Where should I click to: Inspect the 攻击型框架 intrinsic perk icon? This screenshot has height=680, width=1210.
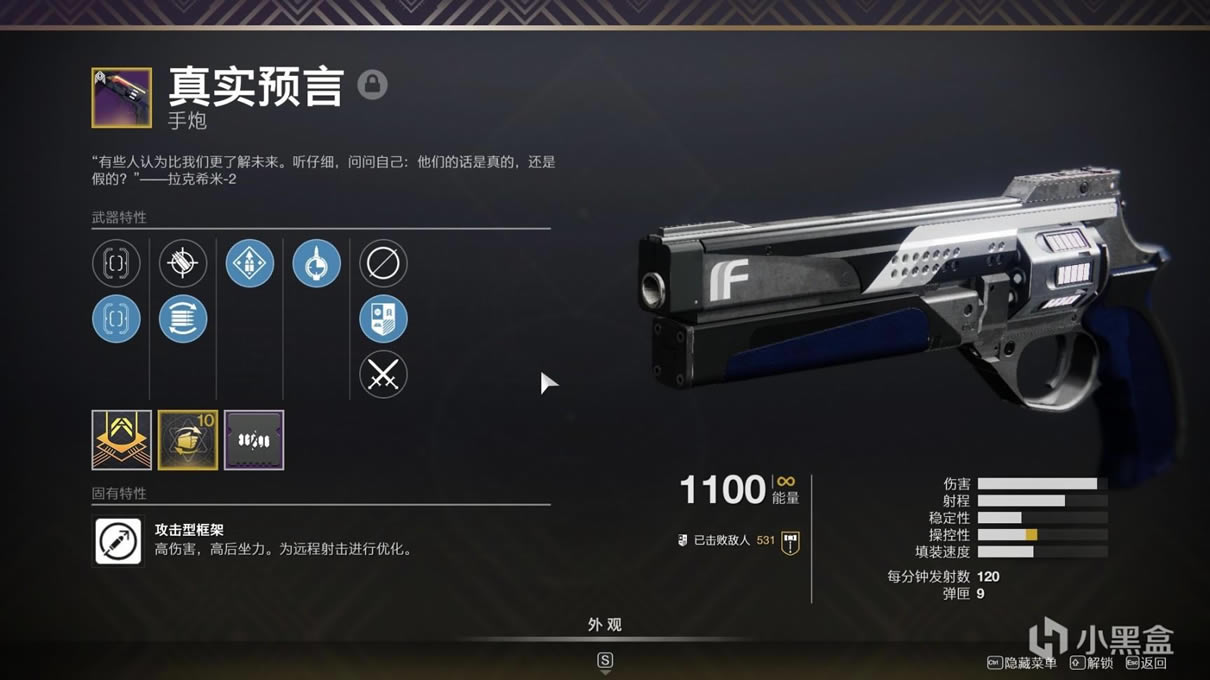(118, 541)
